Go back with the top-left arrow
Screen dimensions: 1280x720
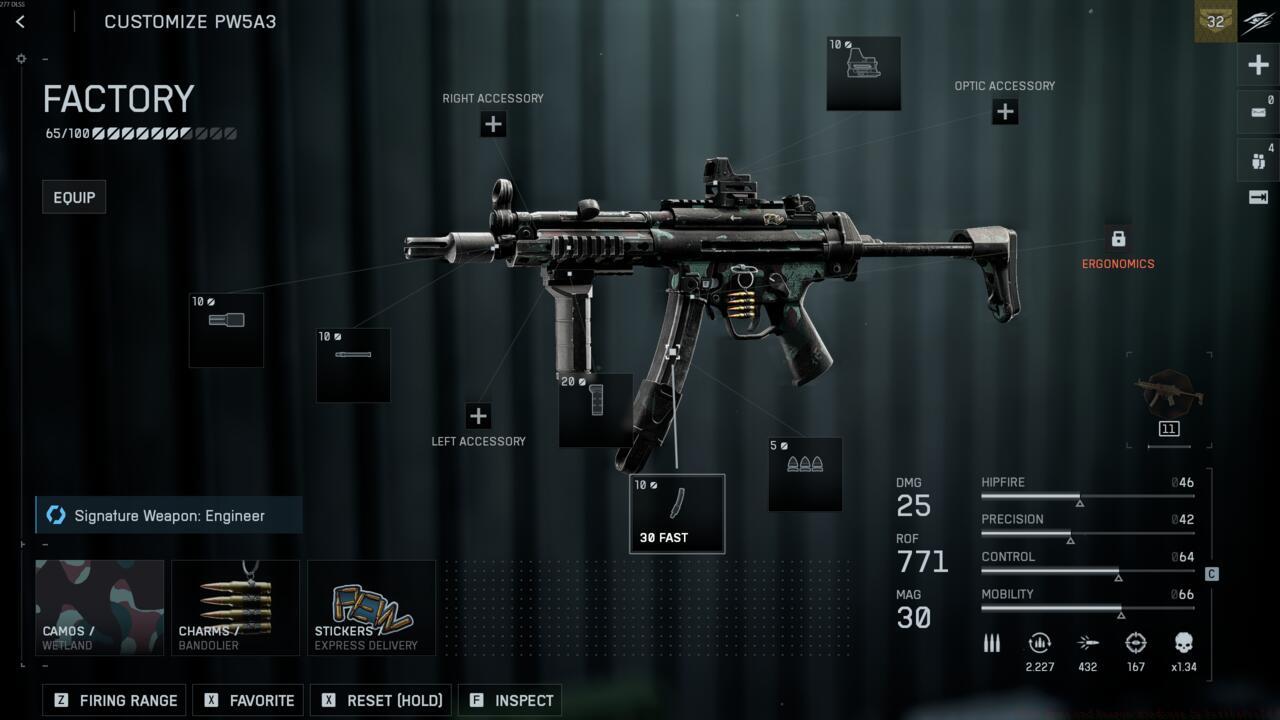tap(20, 21)
